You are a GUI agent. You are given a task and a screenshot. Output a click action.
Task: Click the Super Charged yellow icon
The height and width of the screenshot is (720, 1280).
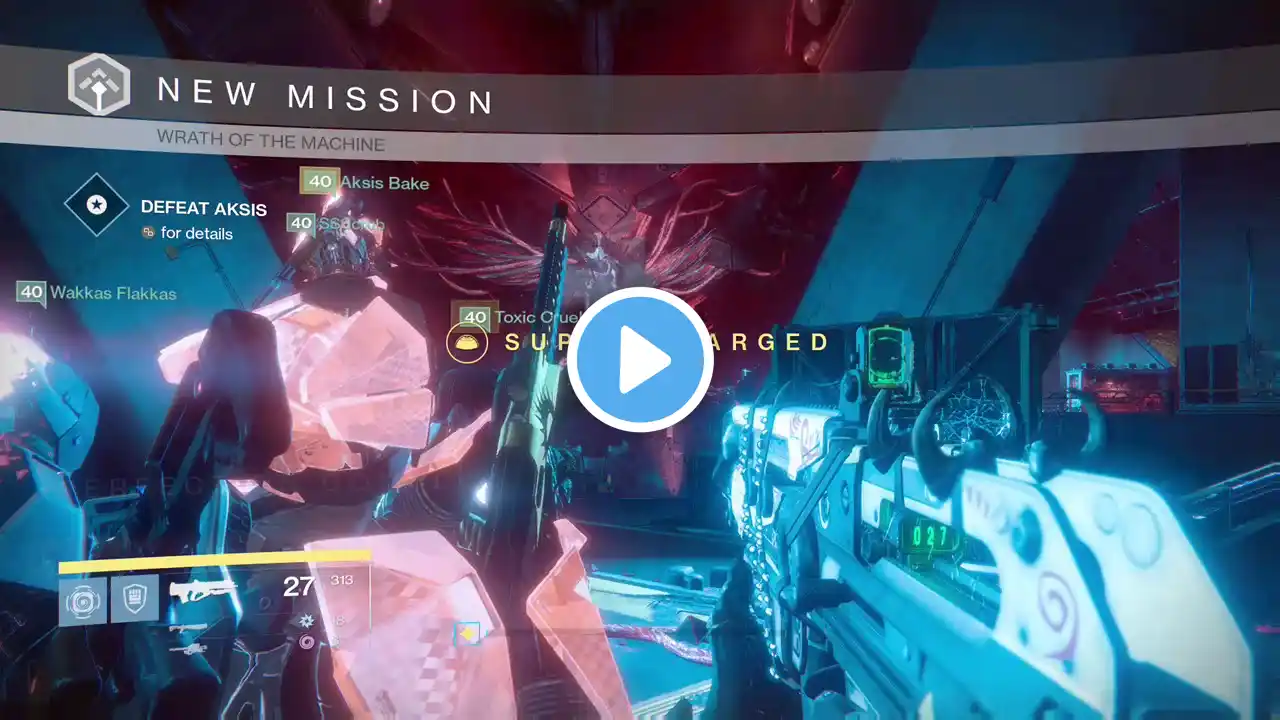tap(466, 343)
